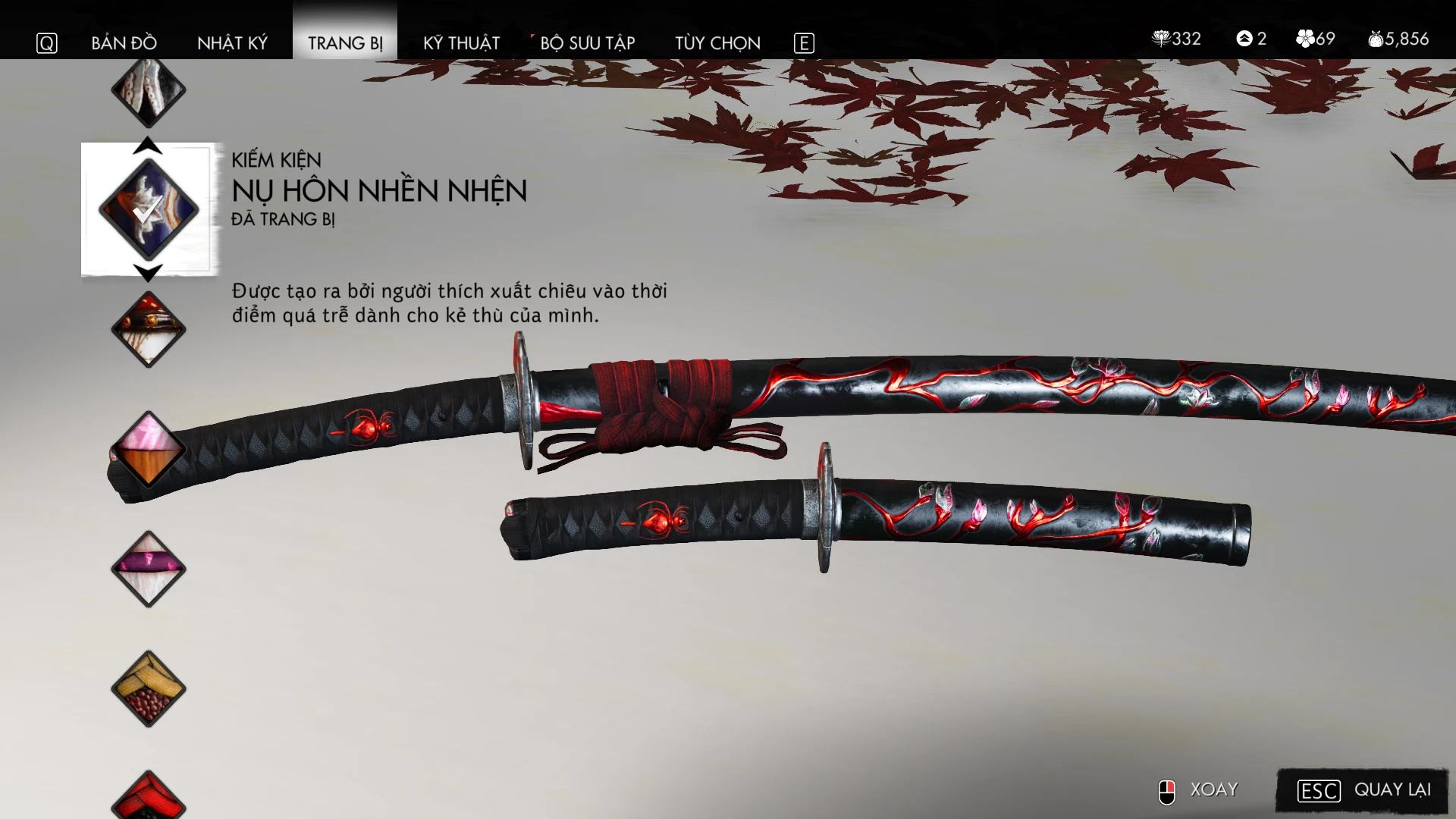Go to the KỸ THUẬT techniques tab

[461, 43]
